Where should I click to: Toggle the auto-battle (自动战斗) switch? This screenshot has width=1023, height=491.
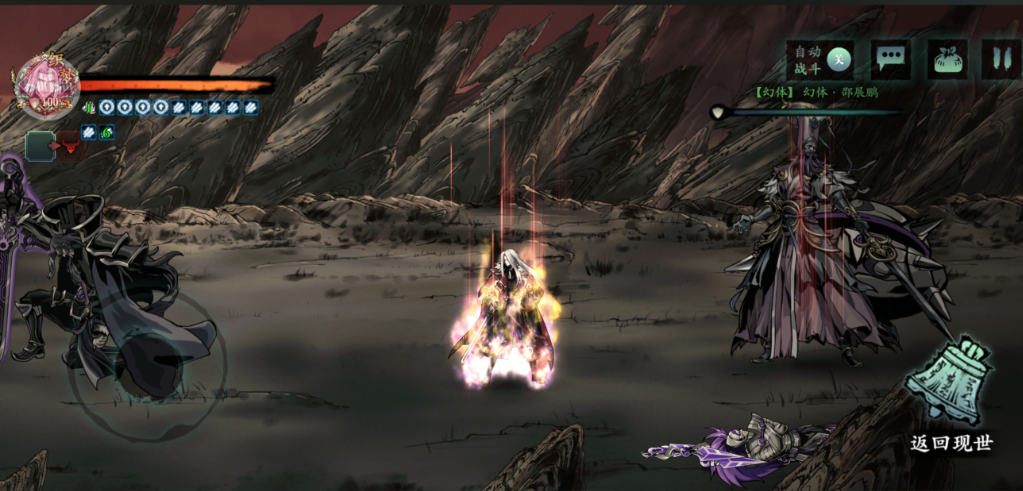839,60
